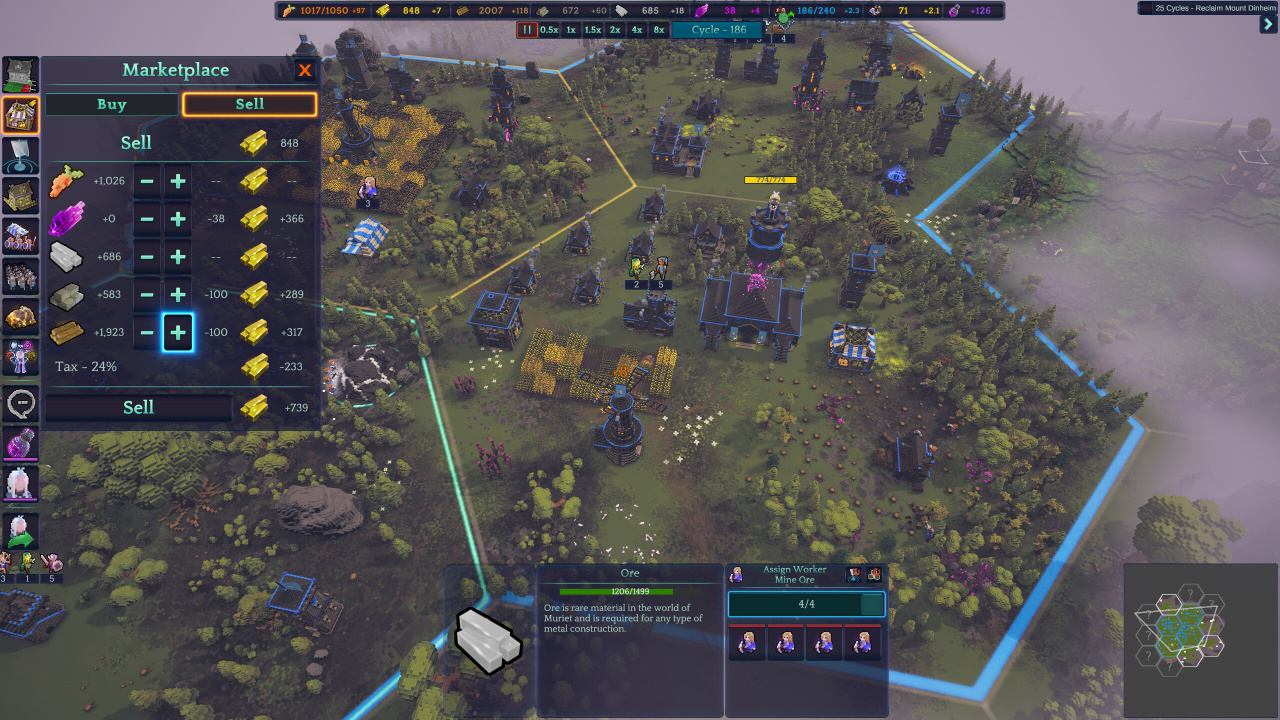
Task: Expand the objective tracker arrow
Action: (1268, 25)
